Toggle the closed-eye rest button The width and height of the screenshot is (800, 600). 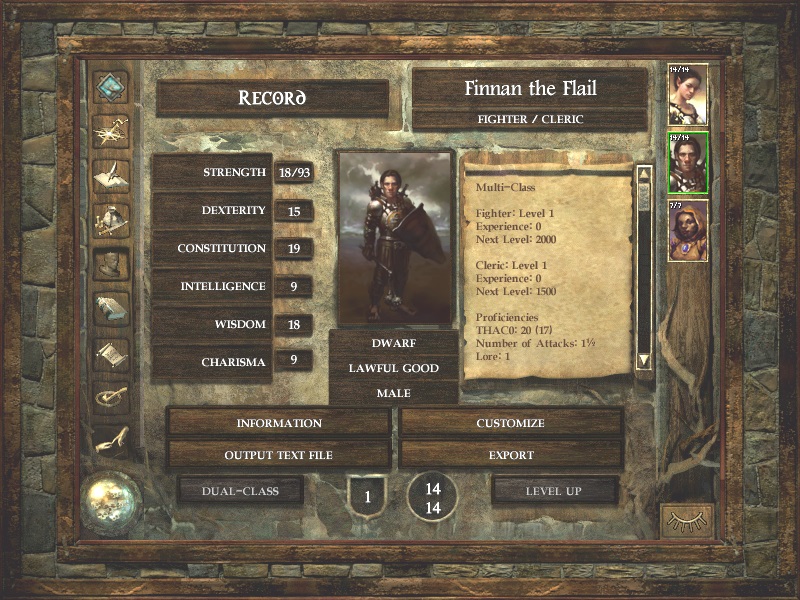(687, 520)
